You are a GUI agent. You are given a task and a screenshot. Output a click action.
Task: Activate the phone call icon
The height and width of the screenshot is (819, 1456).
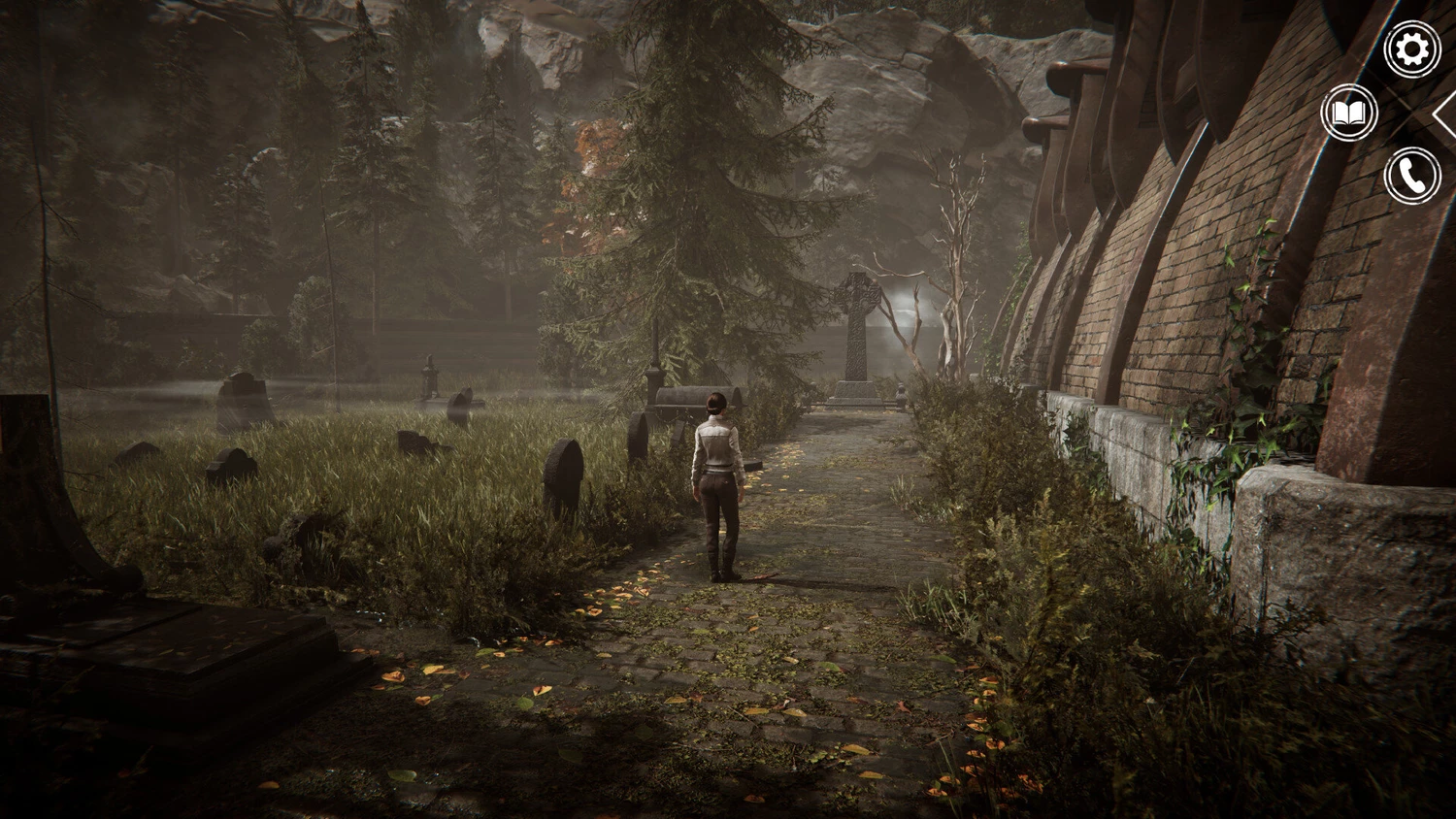pyautogui.click(x=1411, y=176)
